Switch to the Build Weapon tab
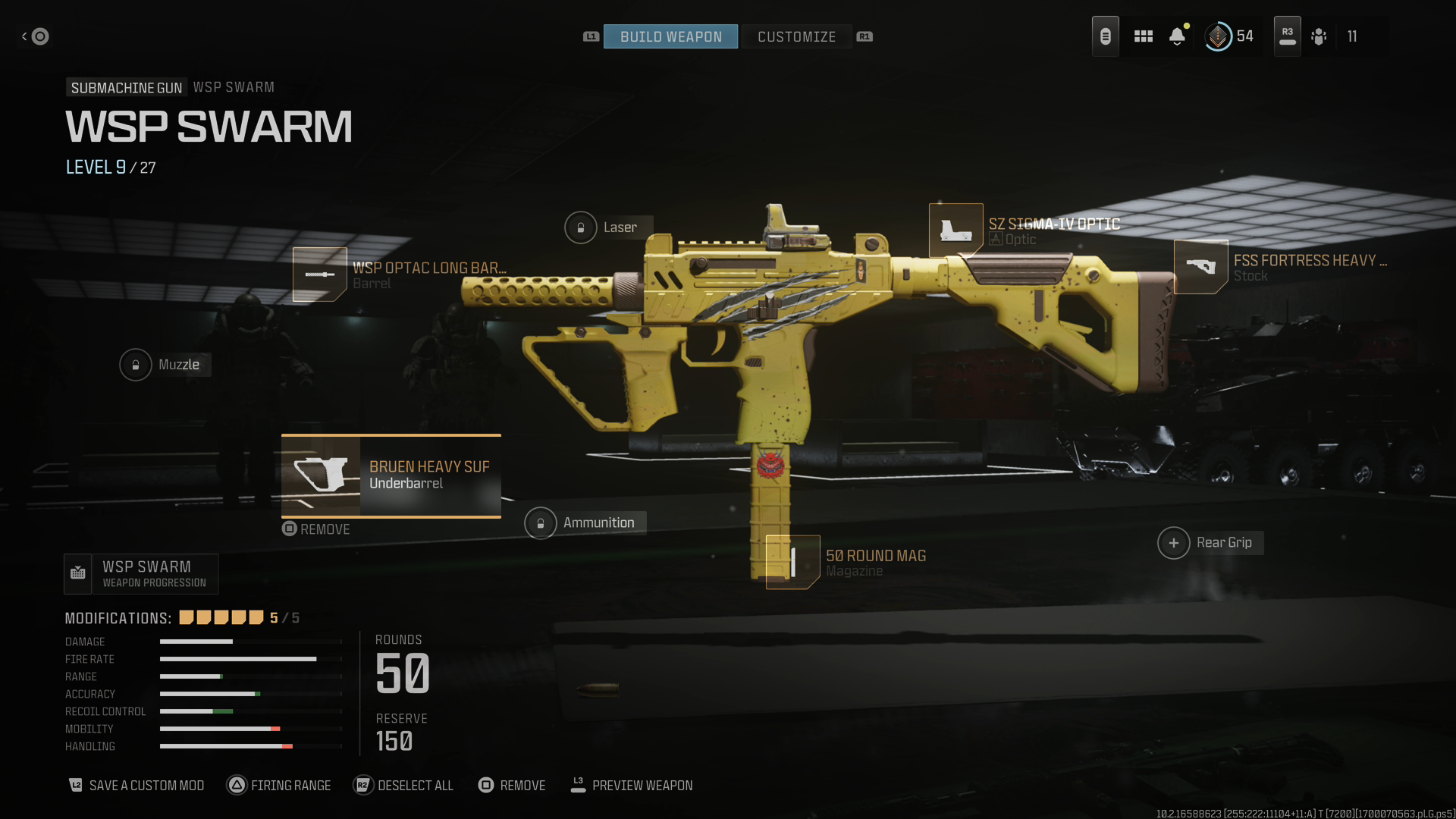Screen dimensions: 1456x819 670,36
